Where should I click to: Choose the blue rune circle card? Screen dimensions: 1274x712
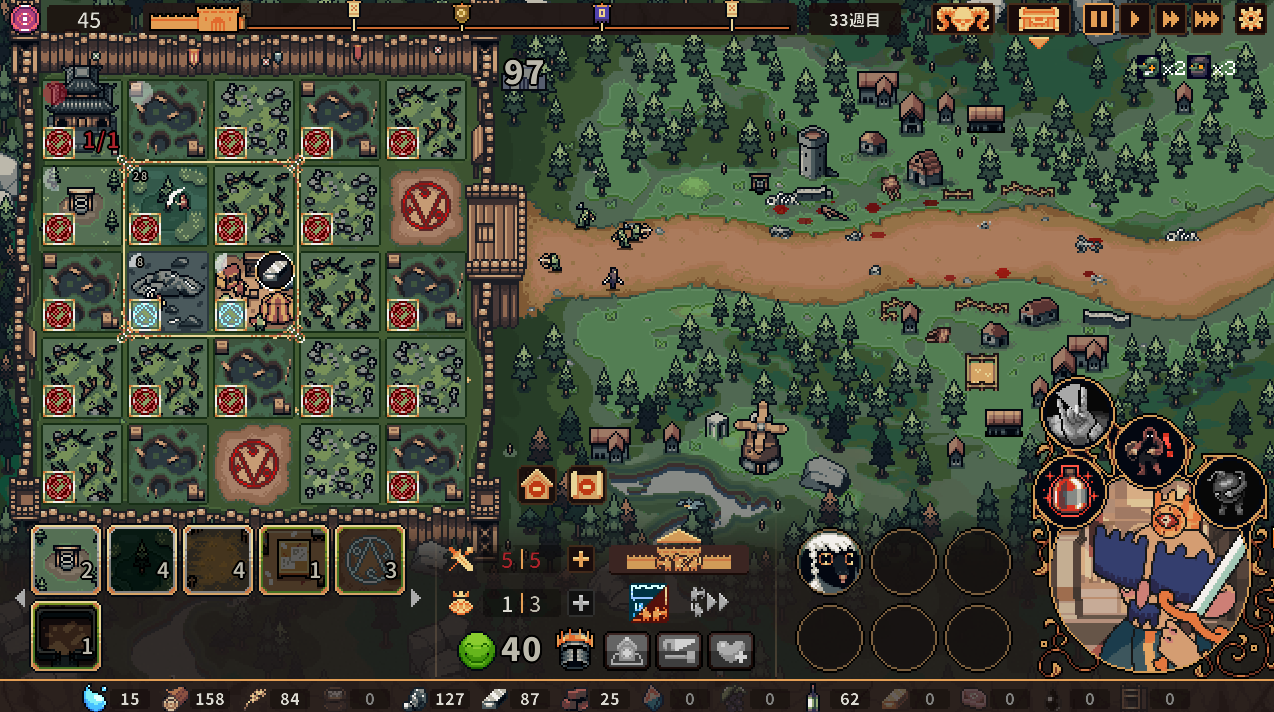370,560
